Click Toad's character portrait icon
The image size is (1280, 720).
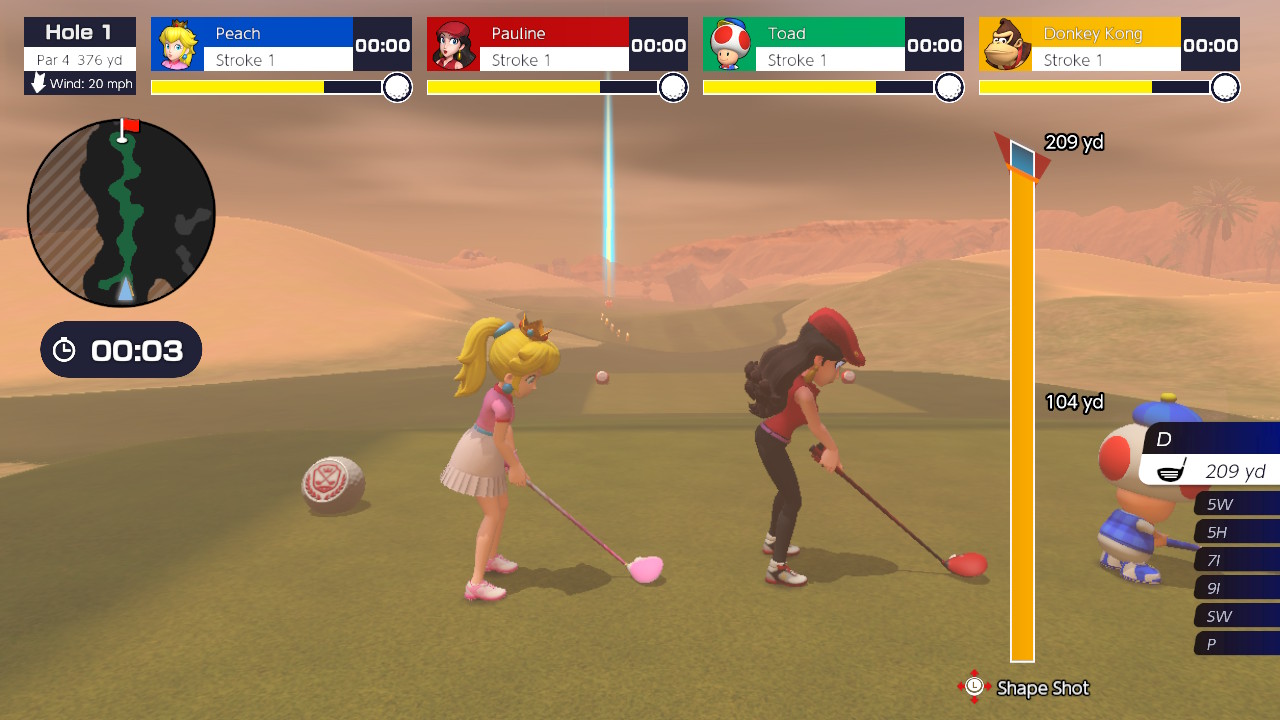[x=730, y=45]
